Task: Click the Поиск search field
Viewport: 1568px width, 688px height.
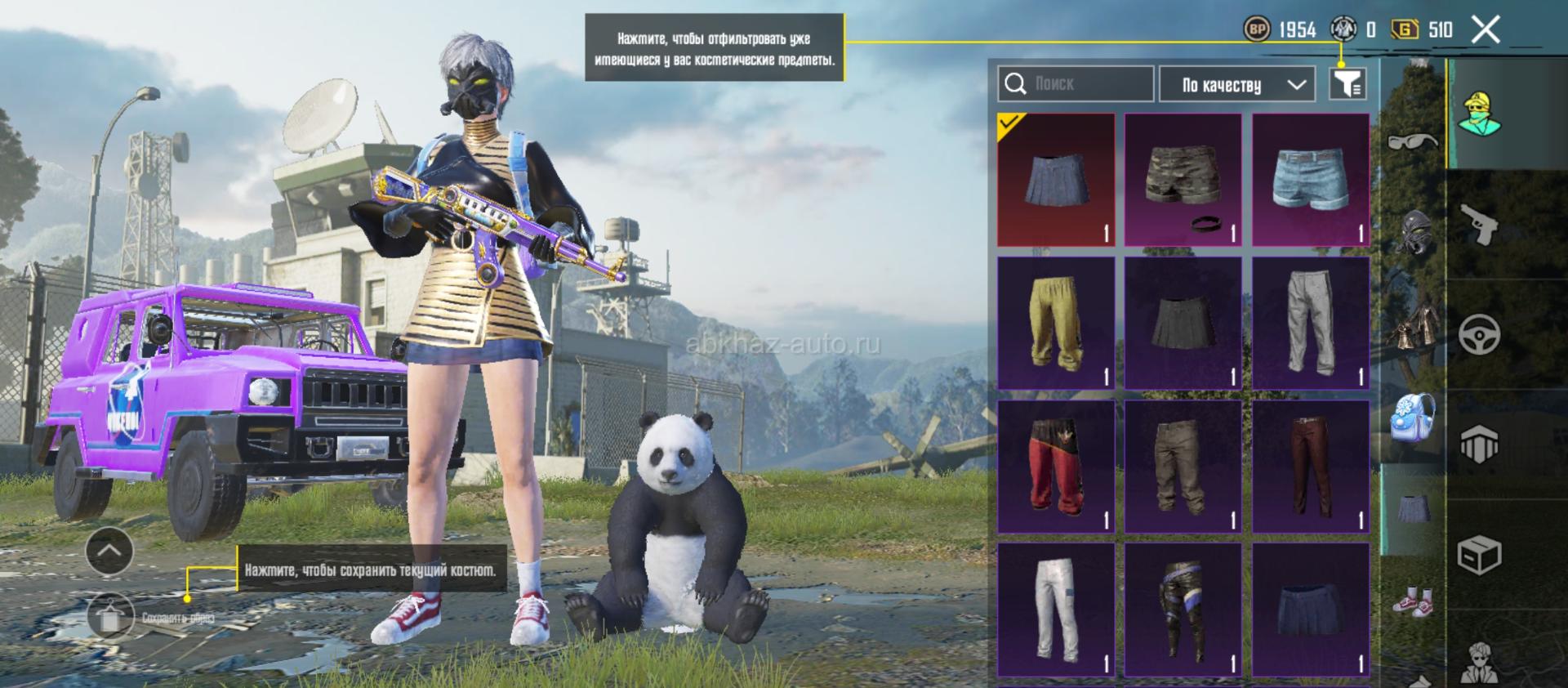Action: [x=1075, y=84]
